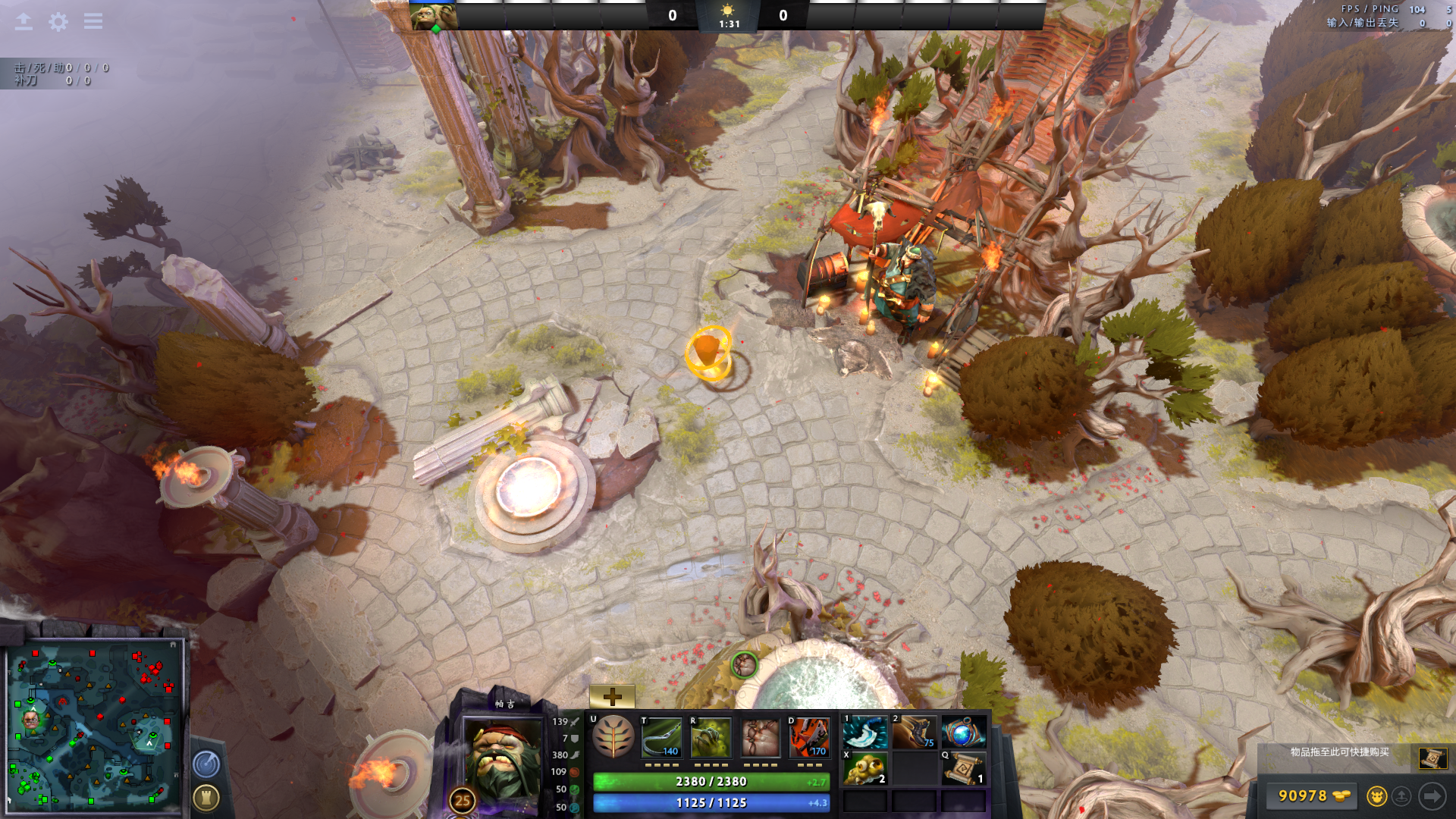This screenshot has width=1456, height=819.
Task: Click the dashboard return arrow icon
Action: pos(24,22)
